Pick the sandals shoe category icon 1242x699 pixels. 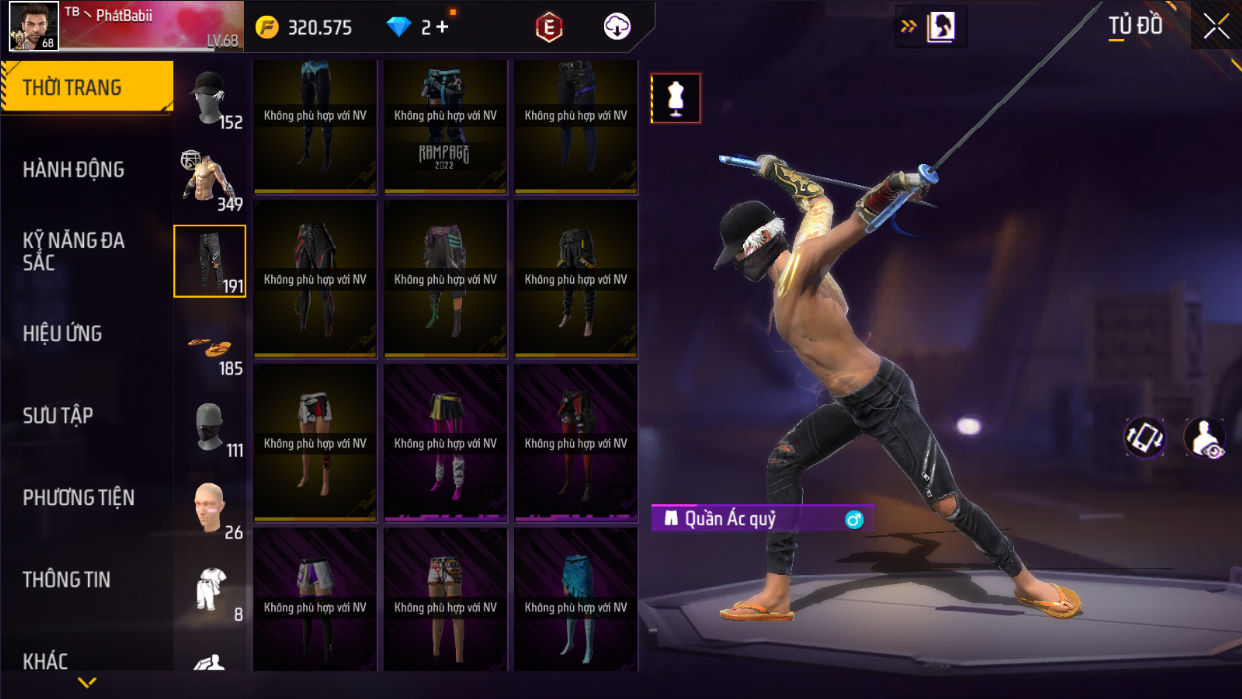pos(209,346)
